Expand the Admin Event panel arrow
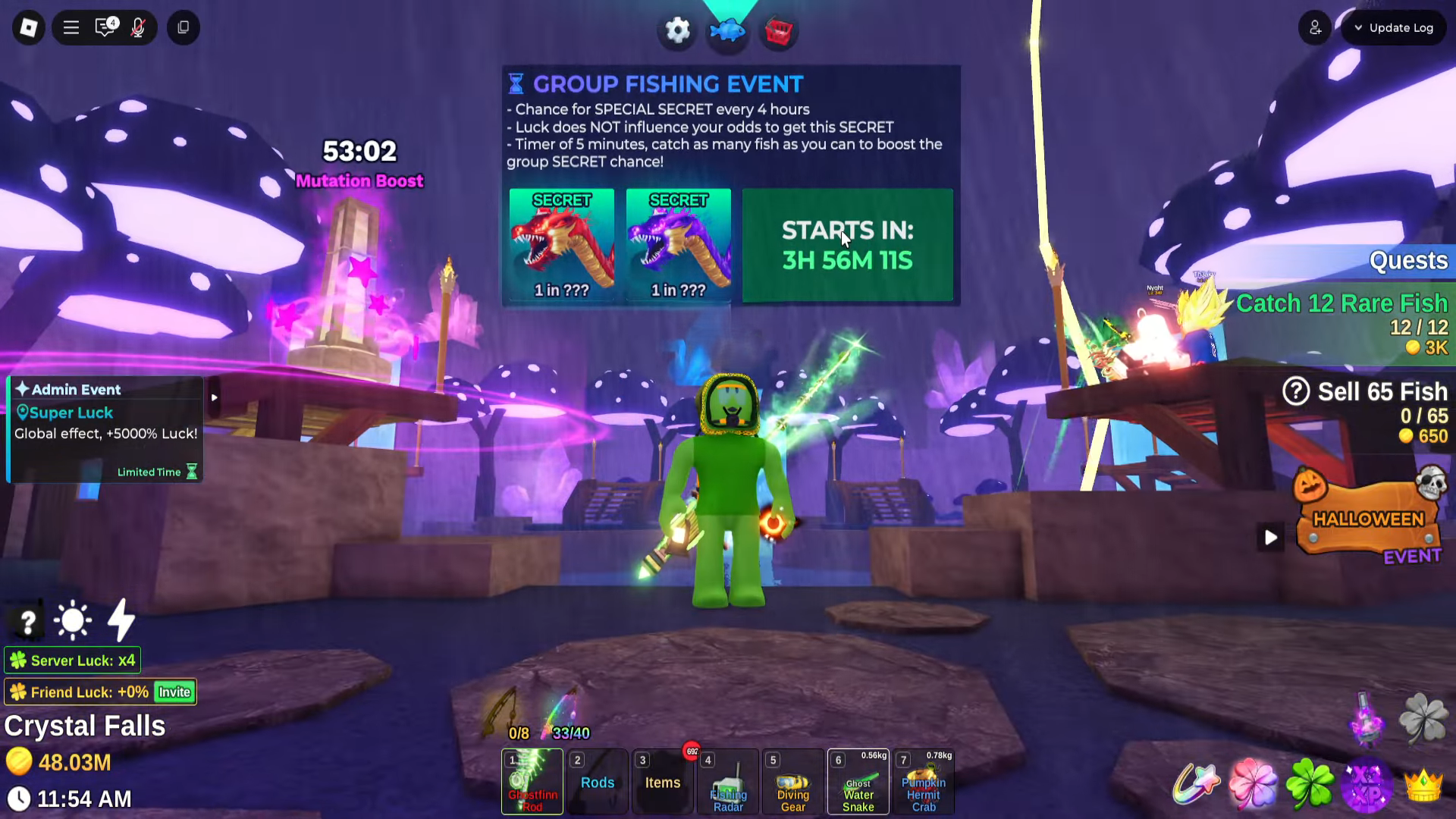Image resolution: width=1456 pixels, height=819 pixels. [214, 397]
